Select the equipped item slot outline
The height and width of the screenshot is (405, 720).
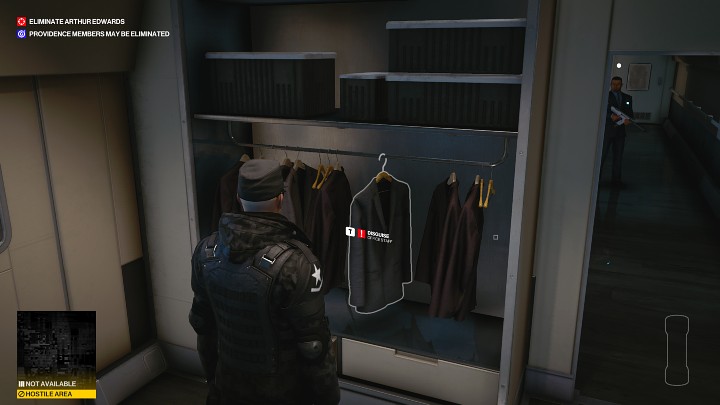point(677,350)
